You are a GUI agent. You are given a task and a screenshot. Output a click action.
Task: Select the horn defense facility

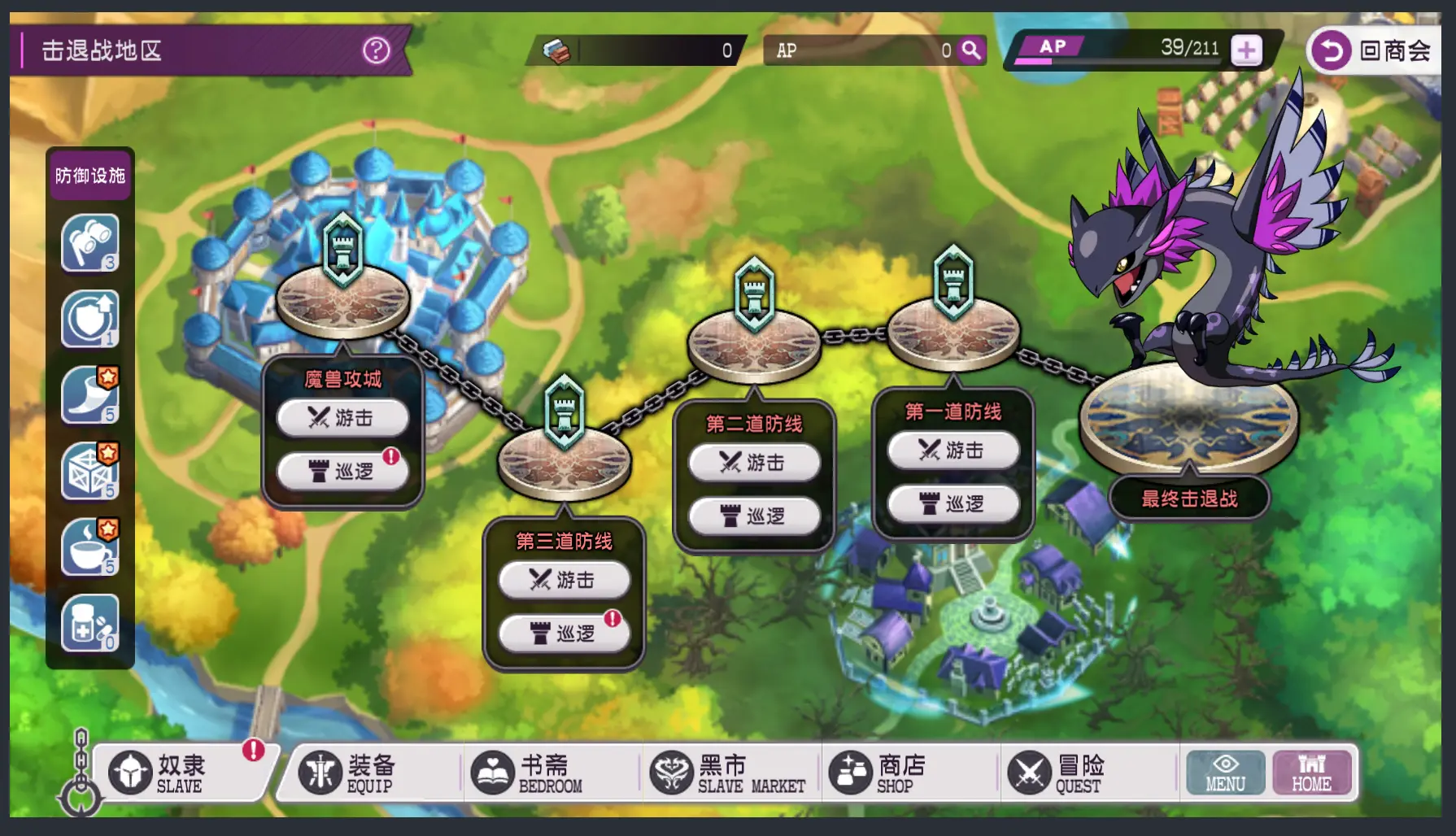click(89, 395)
